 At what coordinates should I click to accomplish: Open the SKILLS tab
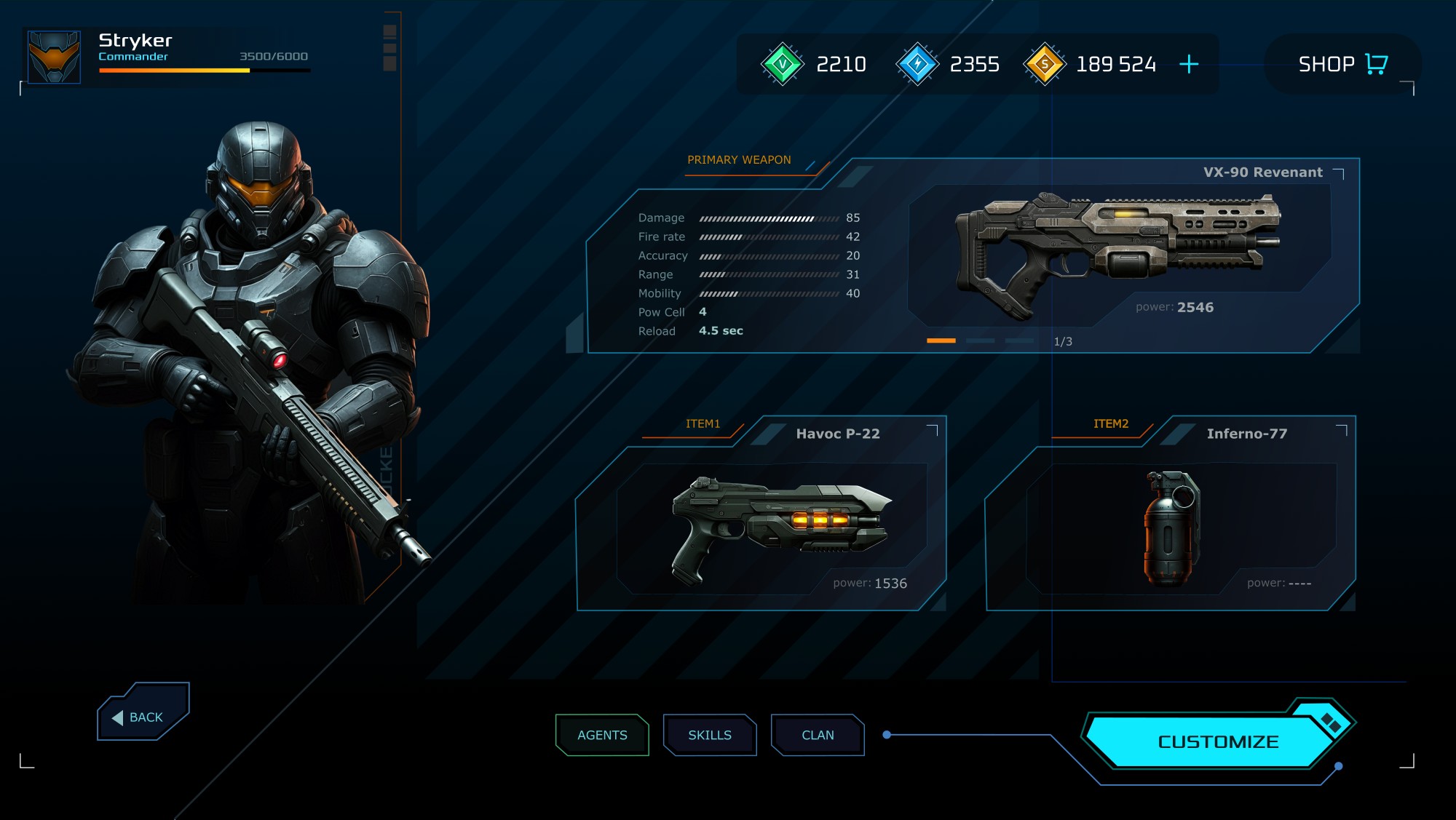click(710, 735)
